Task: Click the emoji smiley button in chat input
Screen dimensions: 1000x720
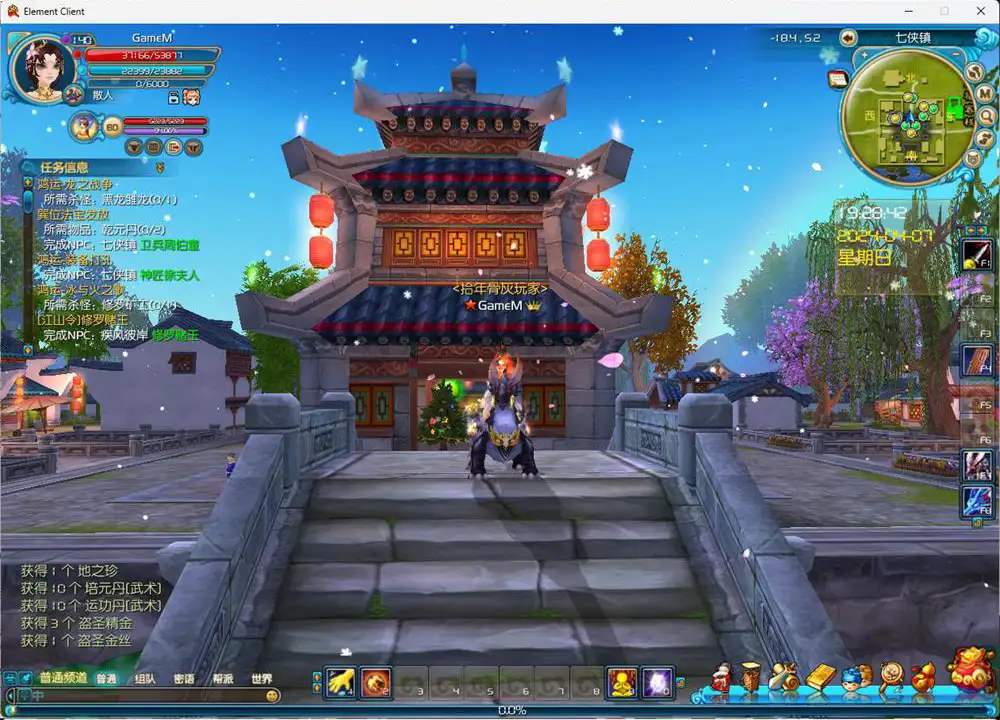Action: 272,695
